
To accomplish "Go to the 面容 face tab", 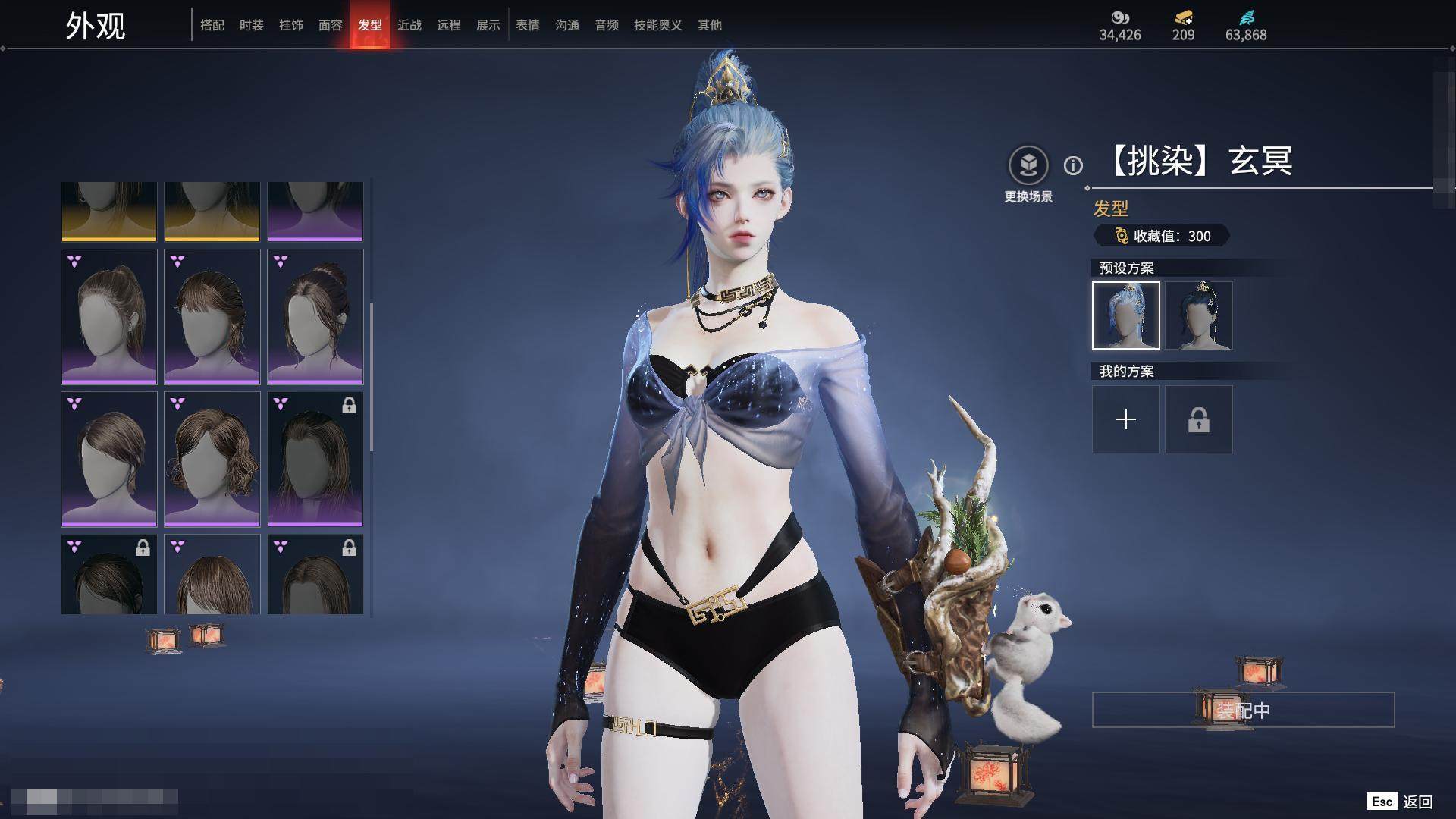I will point(331,25).
